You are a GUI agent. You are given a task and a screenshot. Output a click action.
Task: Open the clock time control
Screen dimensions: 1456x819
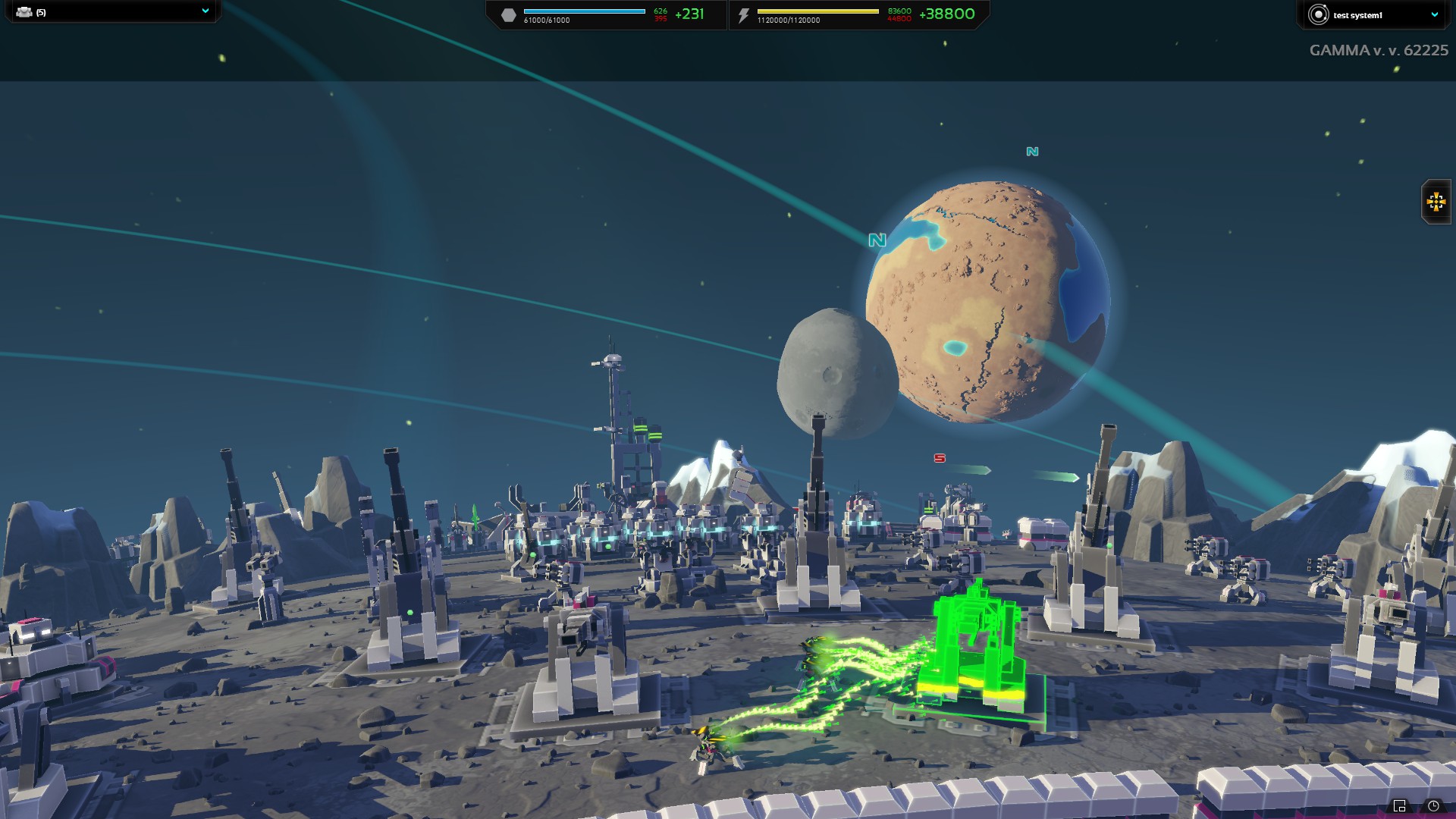click(x=1433, y=805)
